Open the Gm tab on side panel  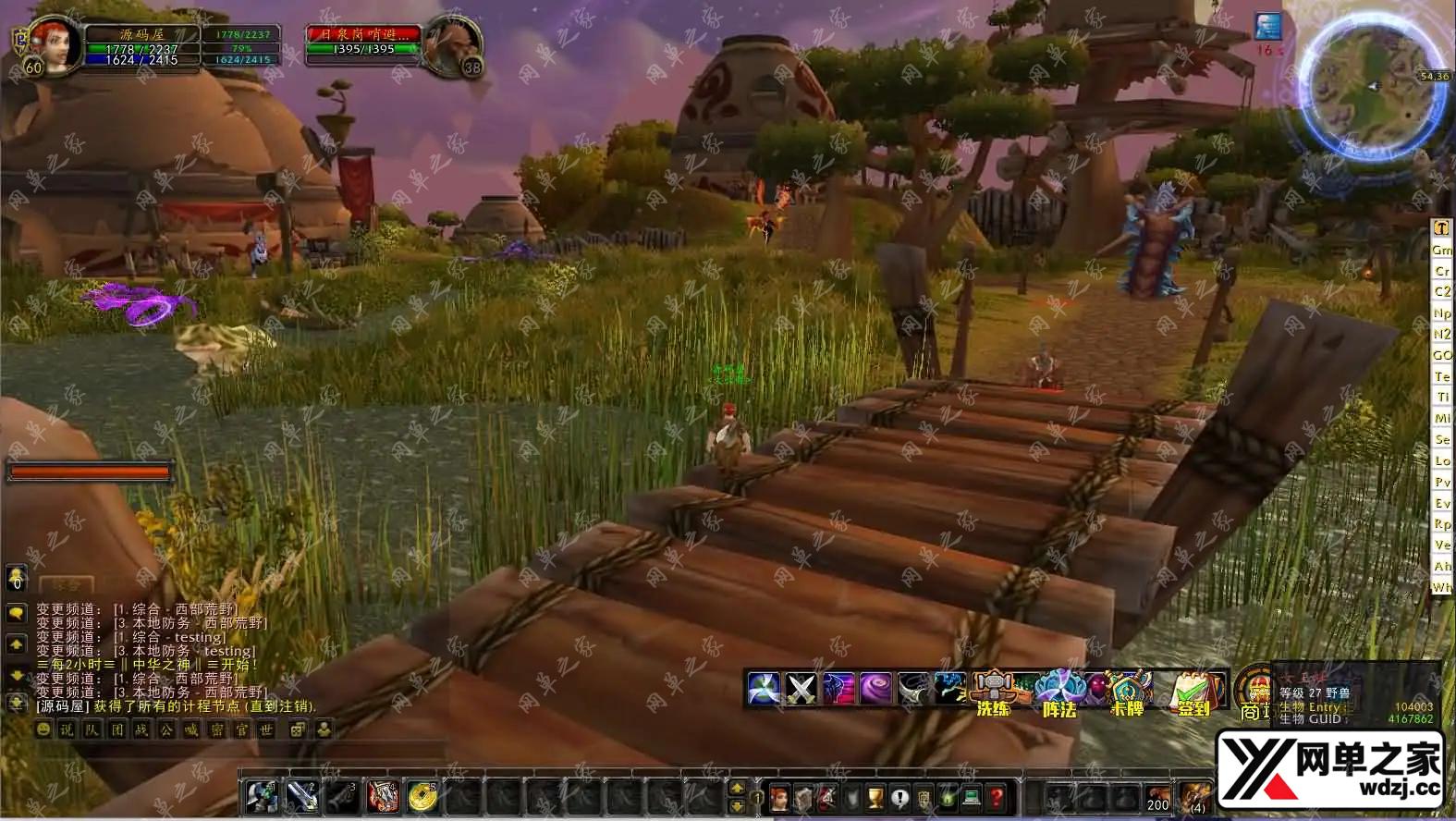[x=1441, y=250]
